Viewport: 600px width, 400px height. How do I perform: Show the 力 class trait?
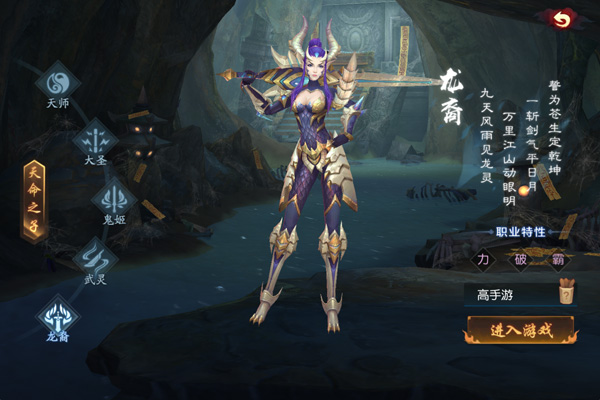(484, 260)
